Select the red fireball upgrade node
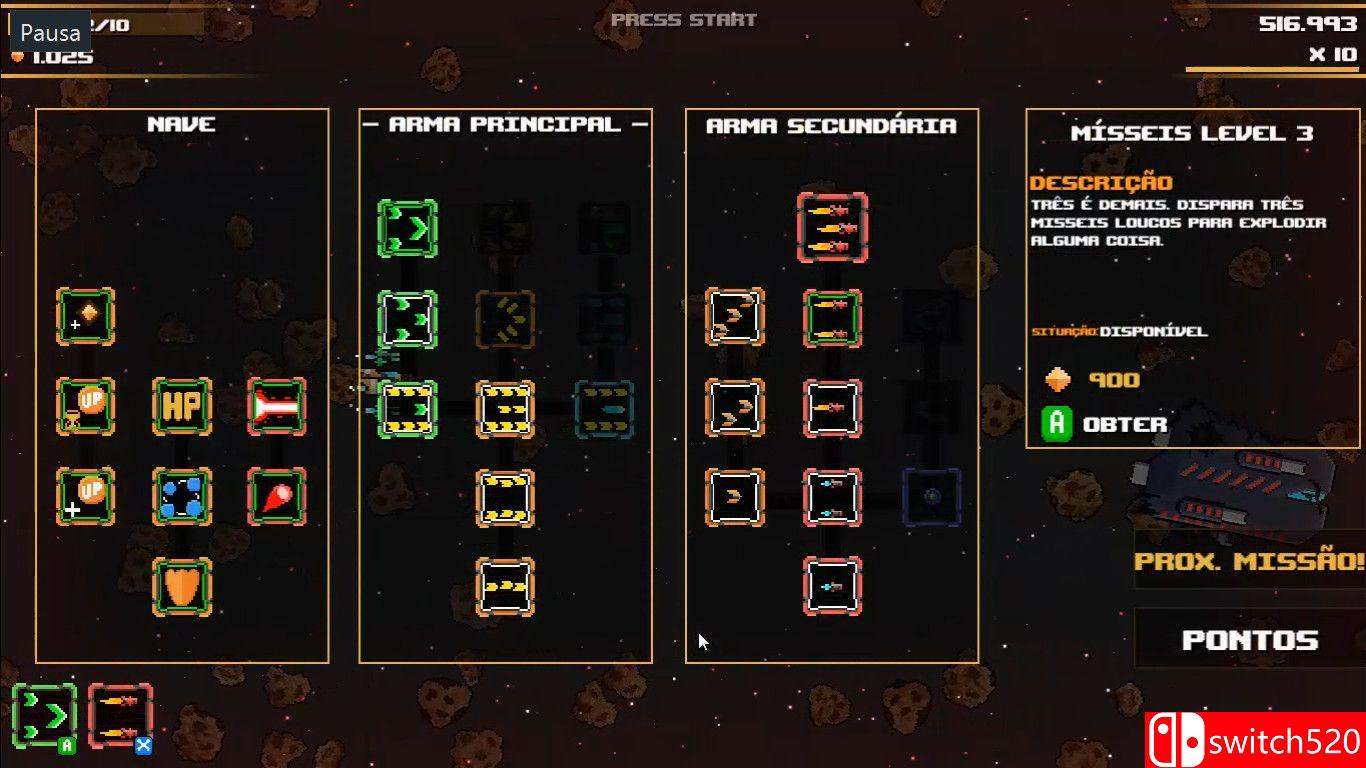Image resolution: width=1366 pixels, height=768 pixels. click(x=276, y=495)
